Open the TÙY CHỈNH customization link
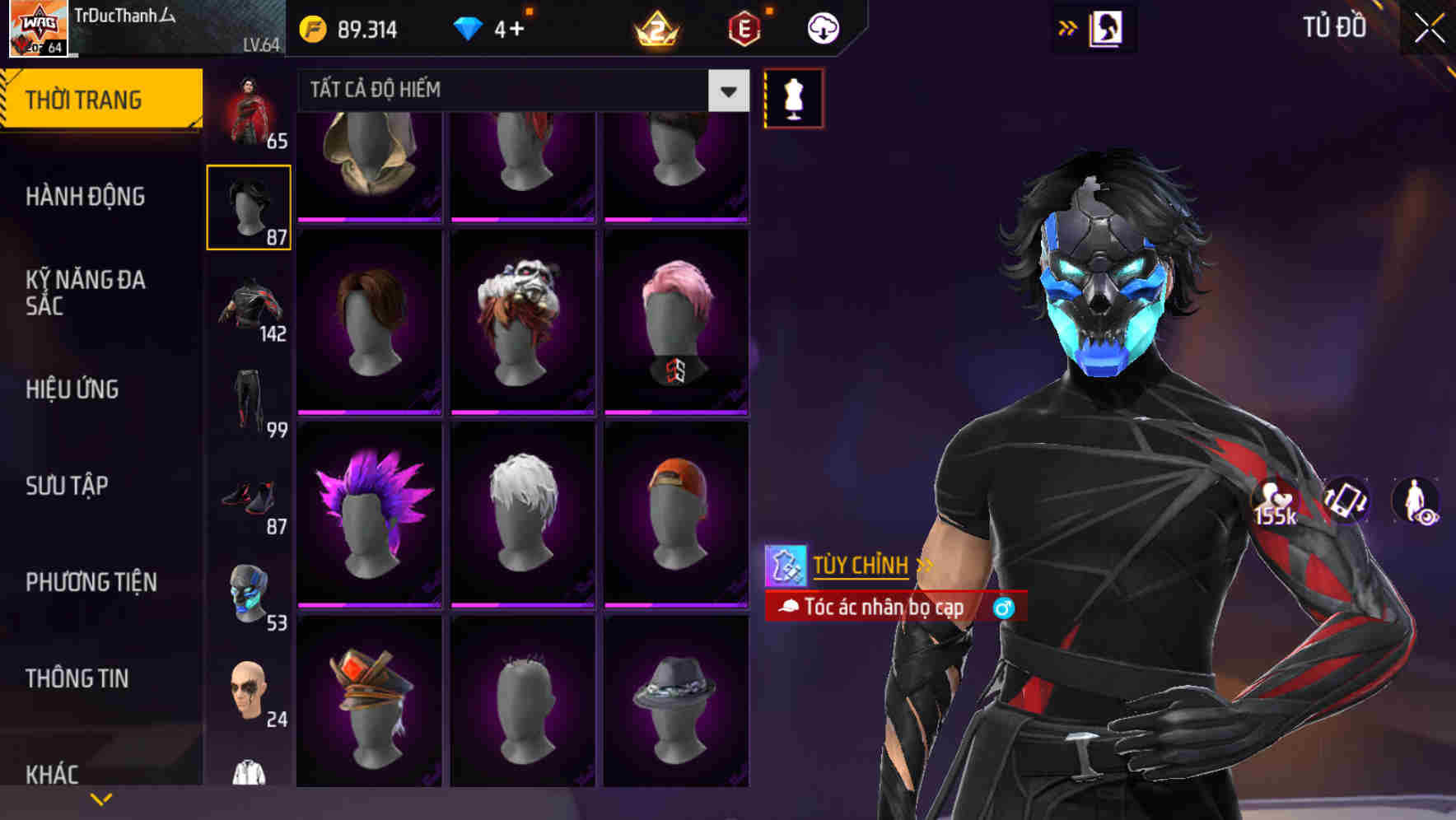This screenshot has height=820, width=1456. 861,566
